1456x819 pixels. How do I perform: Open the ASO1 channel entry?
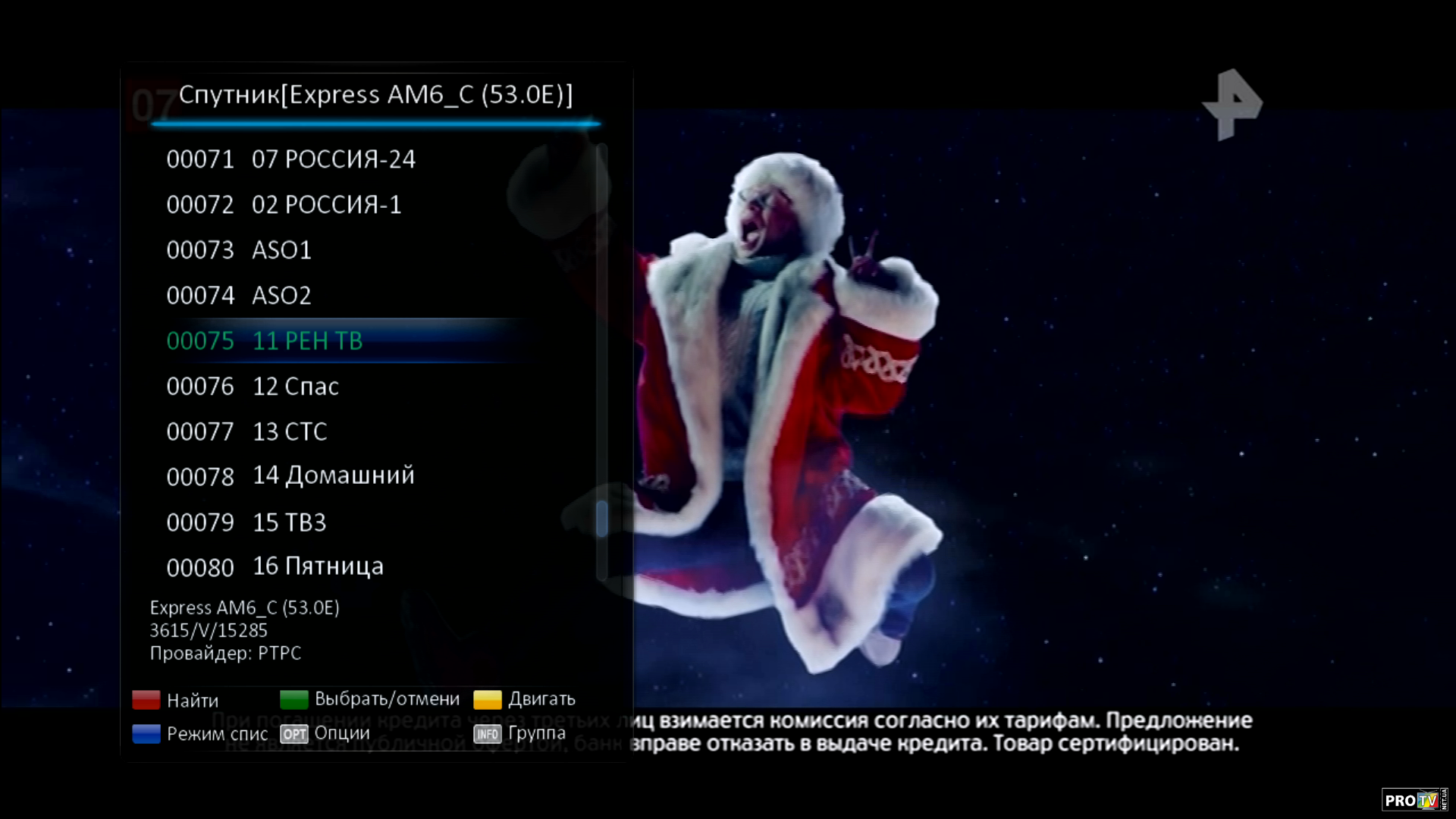coord(281,250)
